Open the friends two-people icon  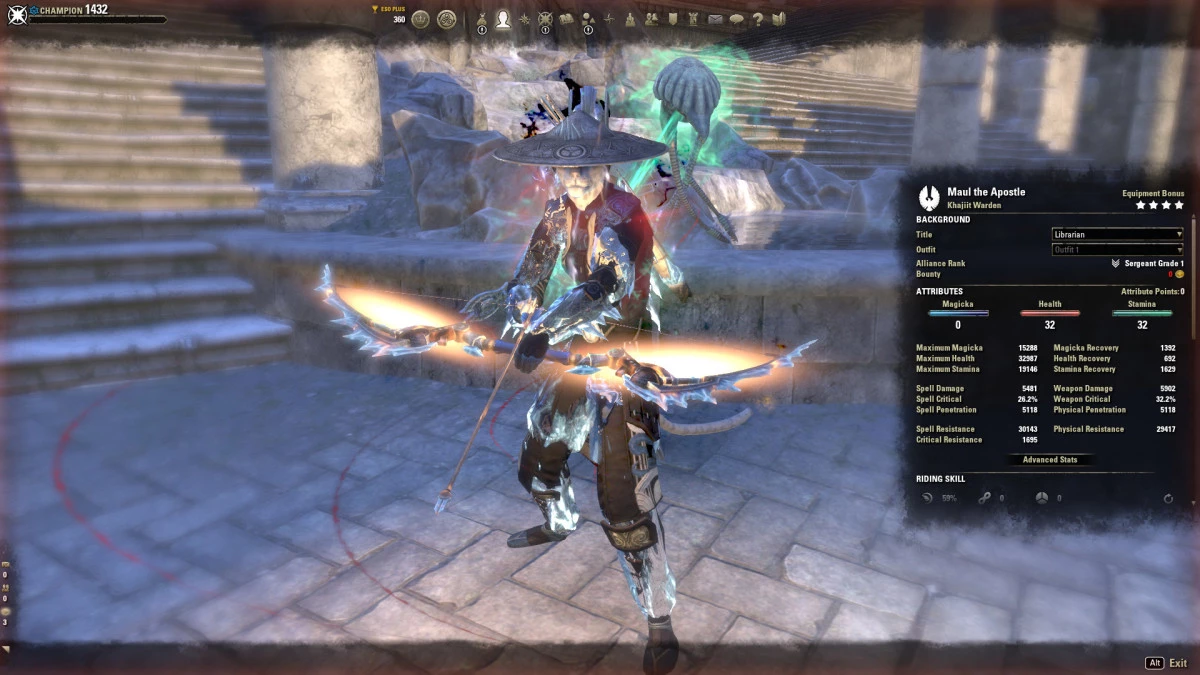652,19
